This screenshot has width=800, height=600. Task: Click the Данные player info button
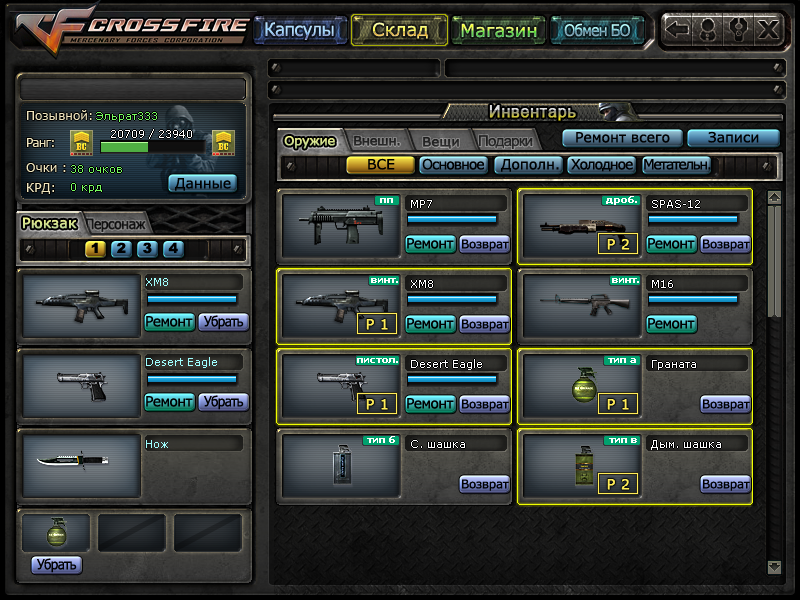(202, 183)
